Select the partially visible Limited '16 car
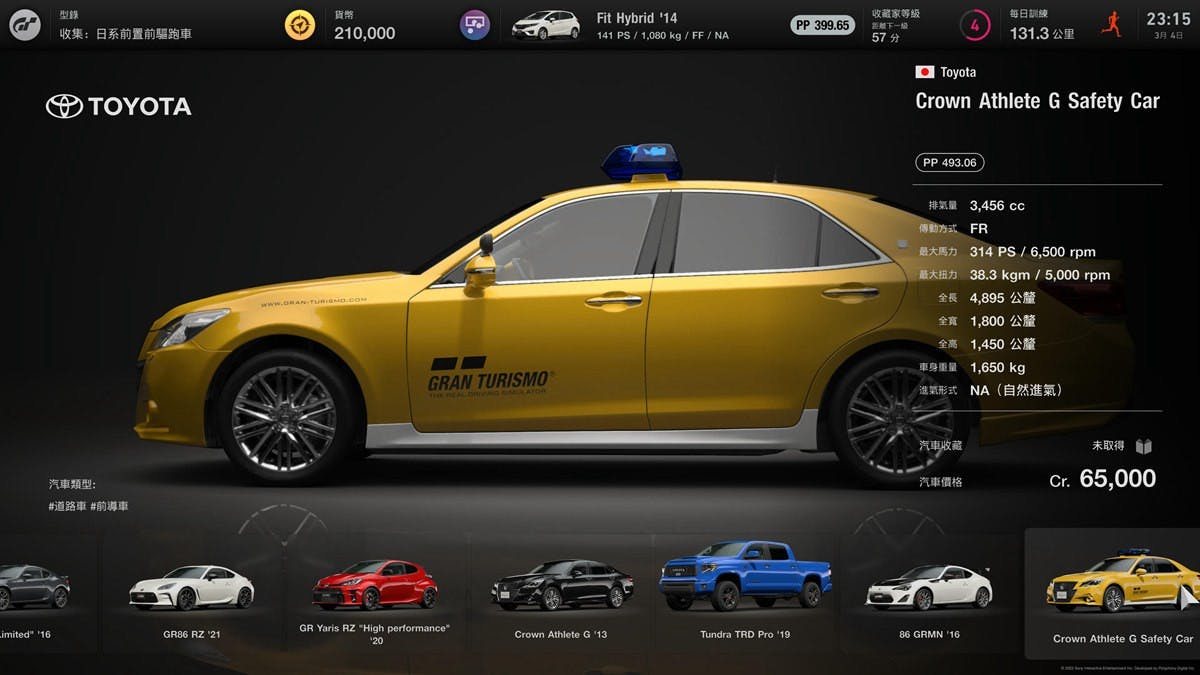The image size is (1200, 675). tap(35, 588)
